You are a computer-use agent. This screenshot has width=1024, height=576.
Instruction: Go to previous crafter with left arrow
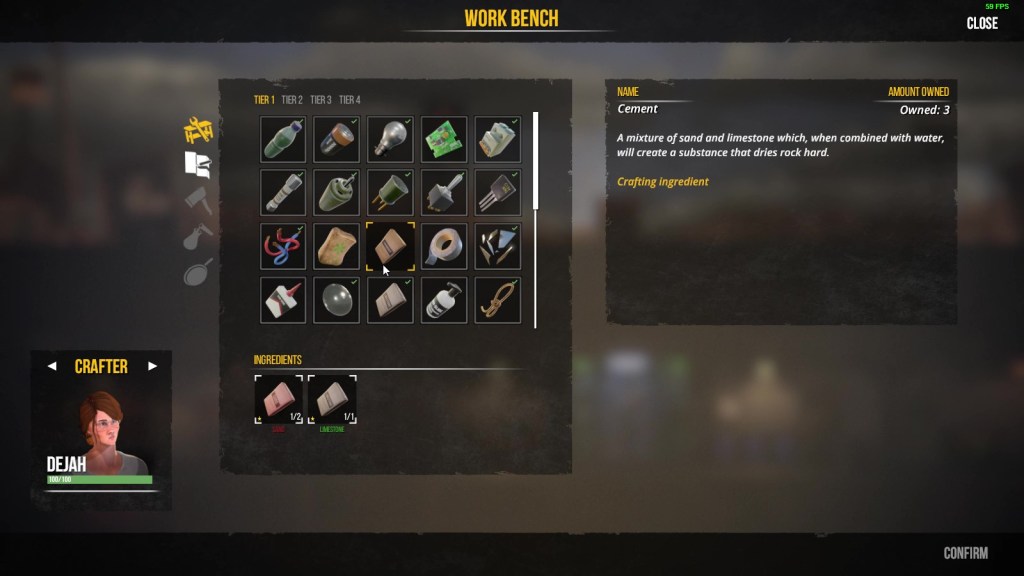click(52, 366)
